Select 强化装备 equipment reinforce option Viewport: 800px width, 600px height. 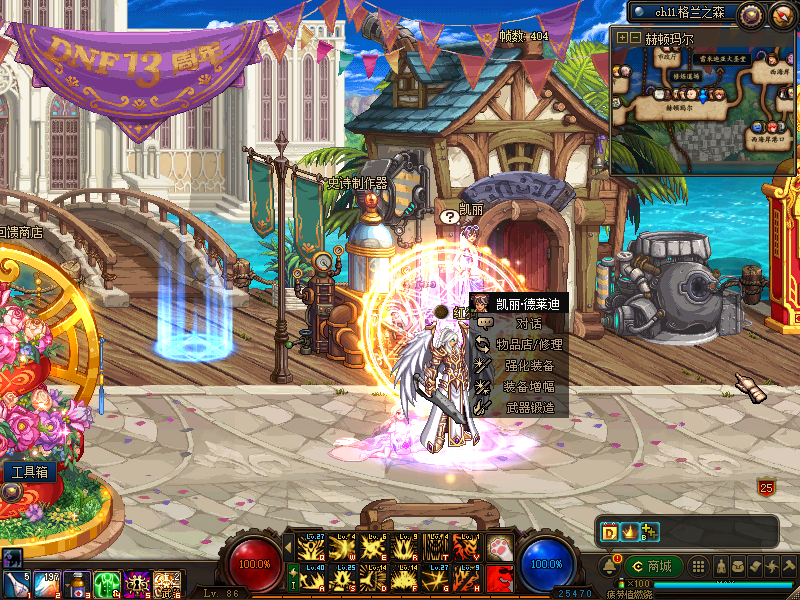529,366
